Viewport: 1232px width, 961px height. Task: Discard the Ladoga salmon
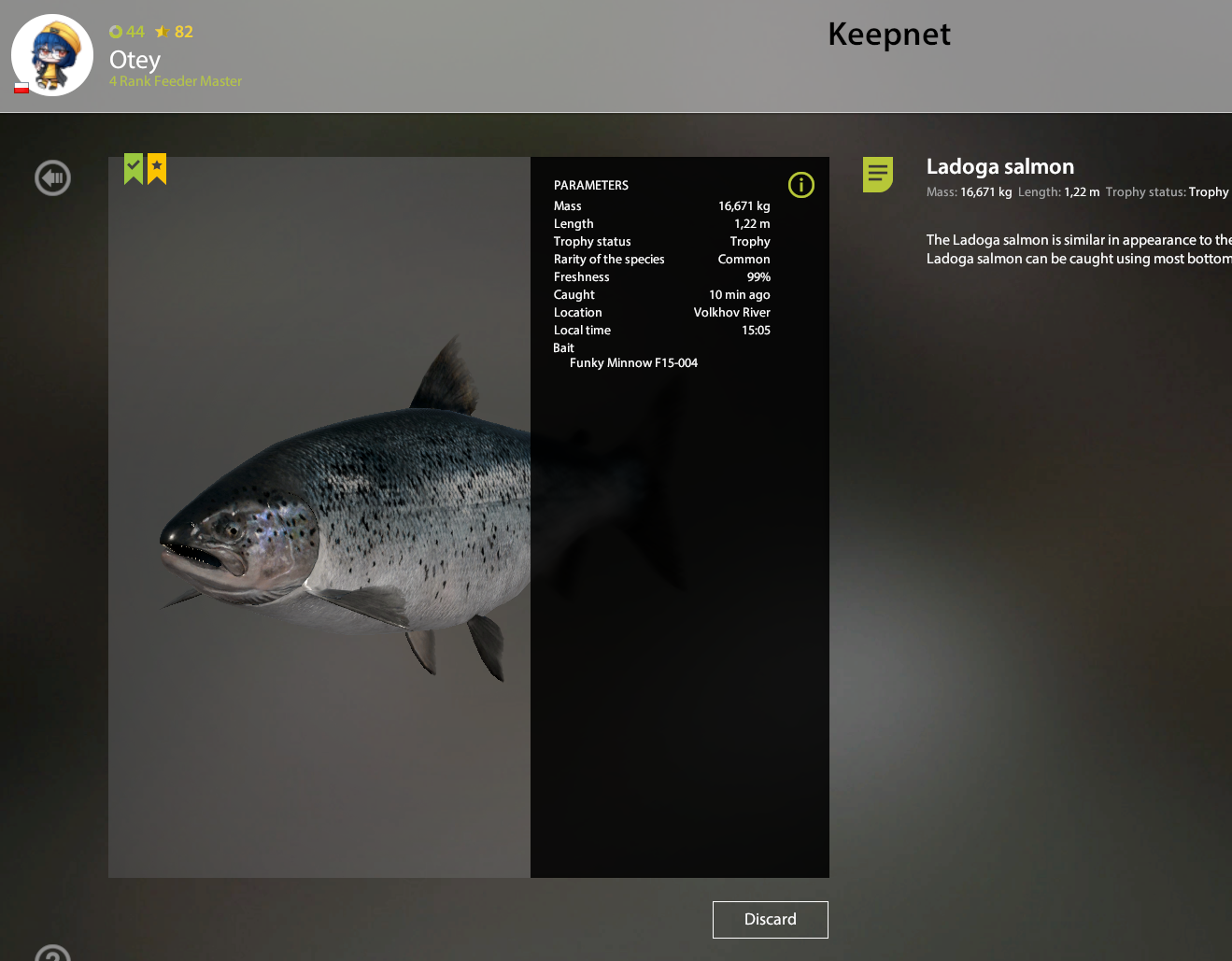[x=770, y=919]
